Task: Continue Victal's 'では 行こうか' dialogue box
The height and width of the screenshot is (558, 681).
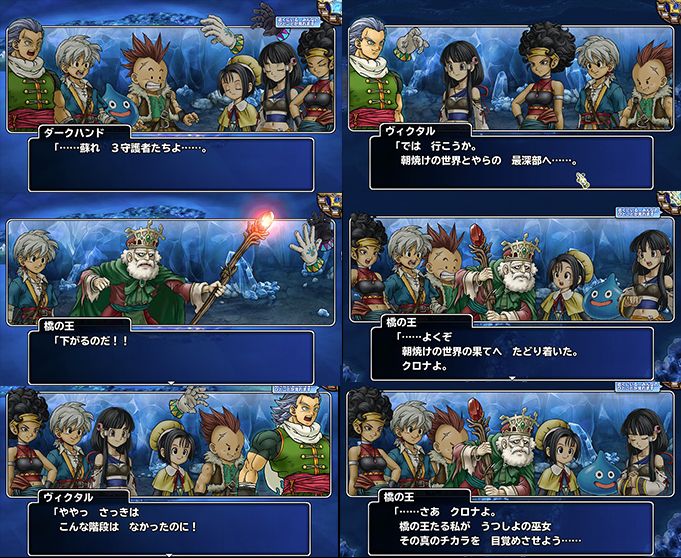Action: 510,160
